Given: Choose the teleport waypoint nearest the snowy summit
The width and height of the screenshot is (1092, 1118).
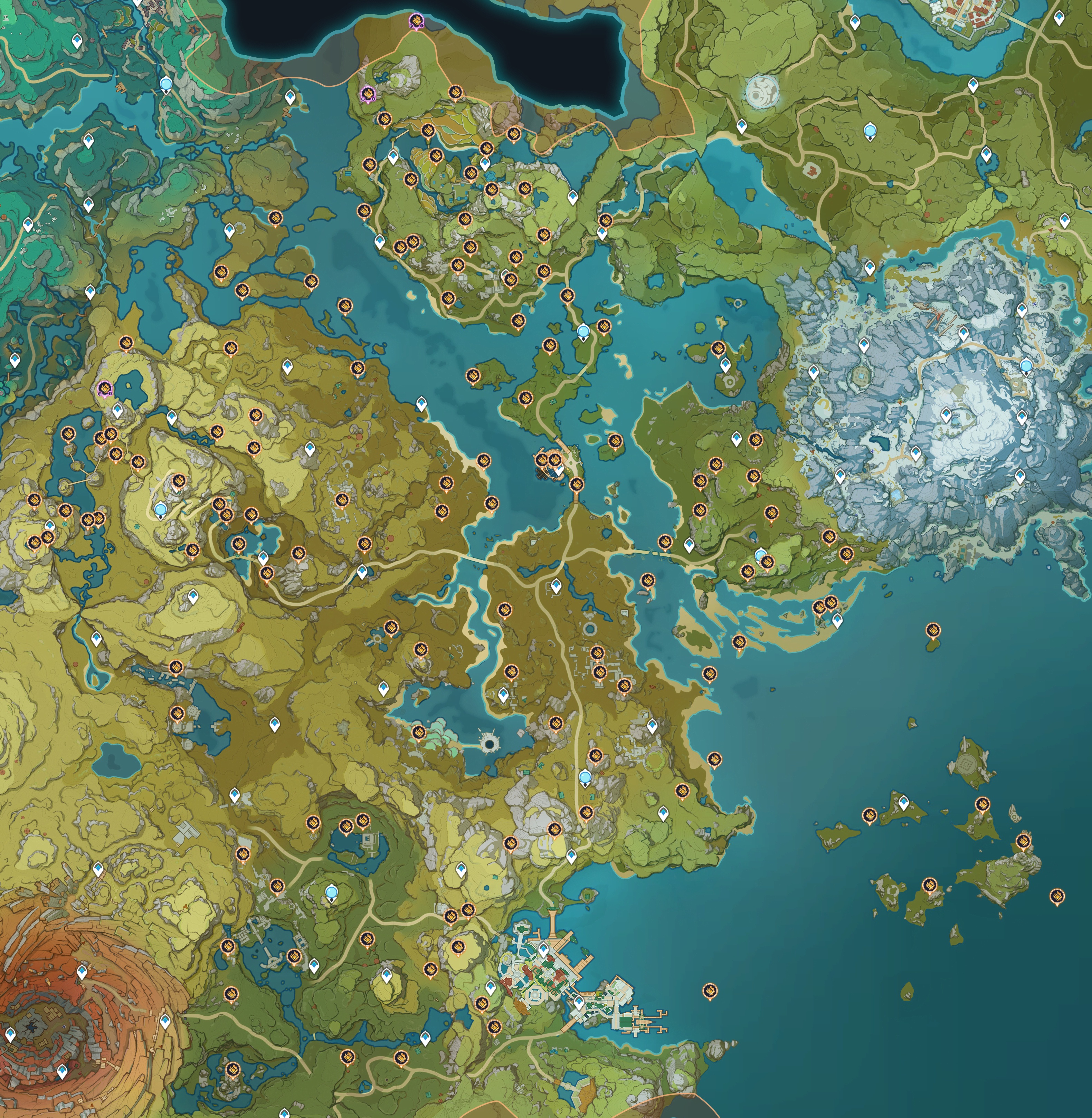Looking at the screenshot, I should pos(946,414).
